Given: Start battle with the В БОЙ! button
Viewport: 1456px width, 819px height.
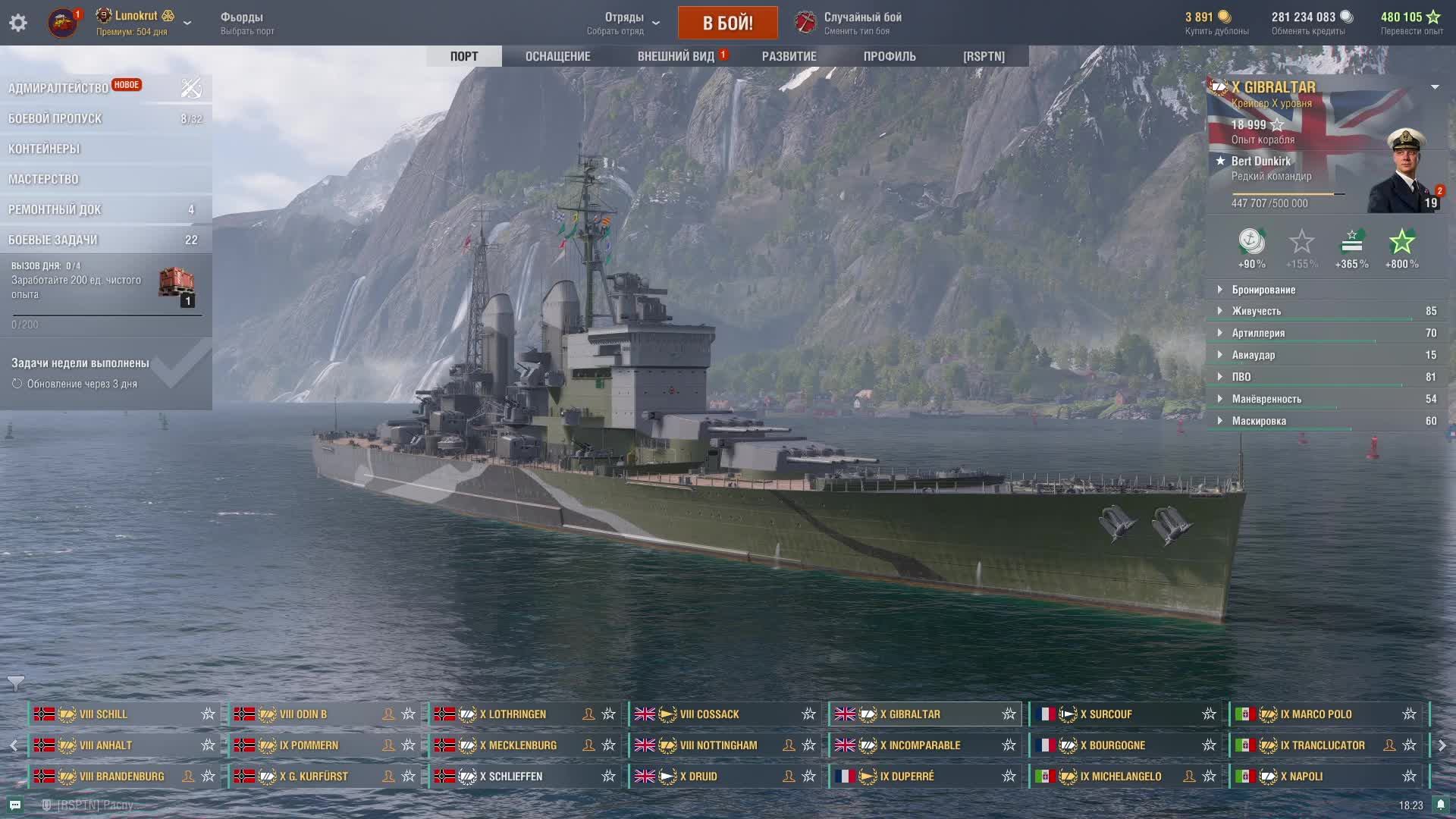Looking at the screenshot, I should click(727, 23).
